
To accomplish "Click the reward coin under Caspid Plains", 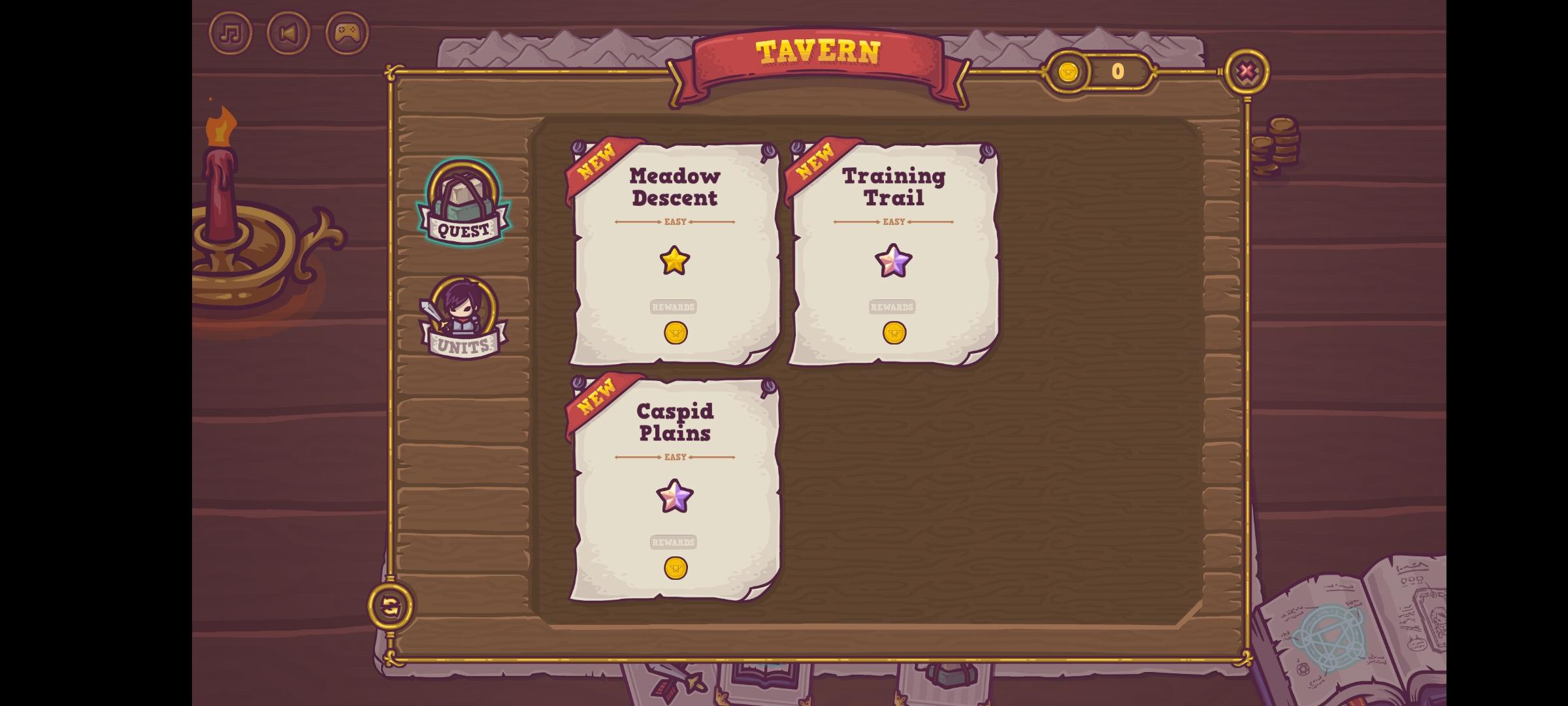I will tap(676, 568).
